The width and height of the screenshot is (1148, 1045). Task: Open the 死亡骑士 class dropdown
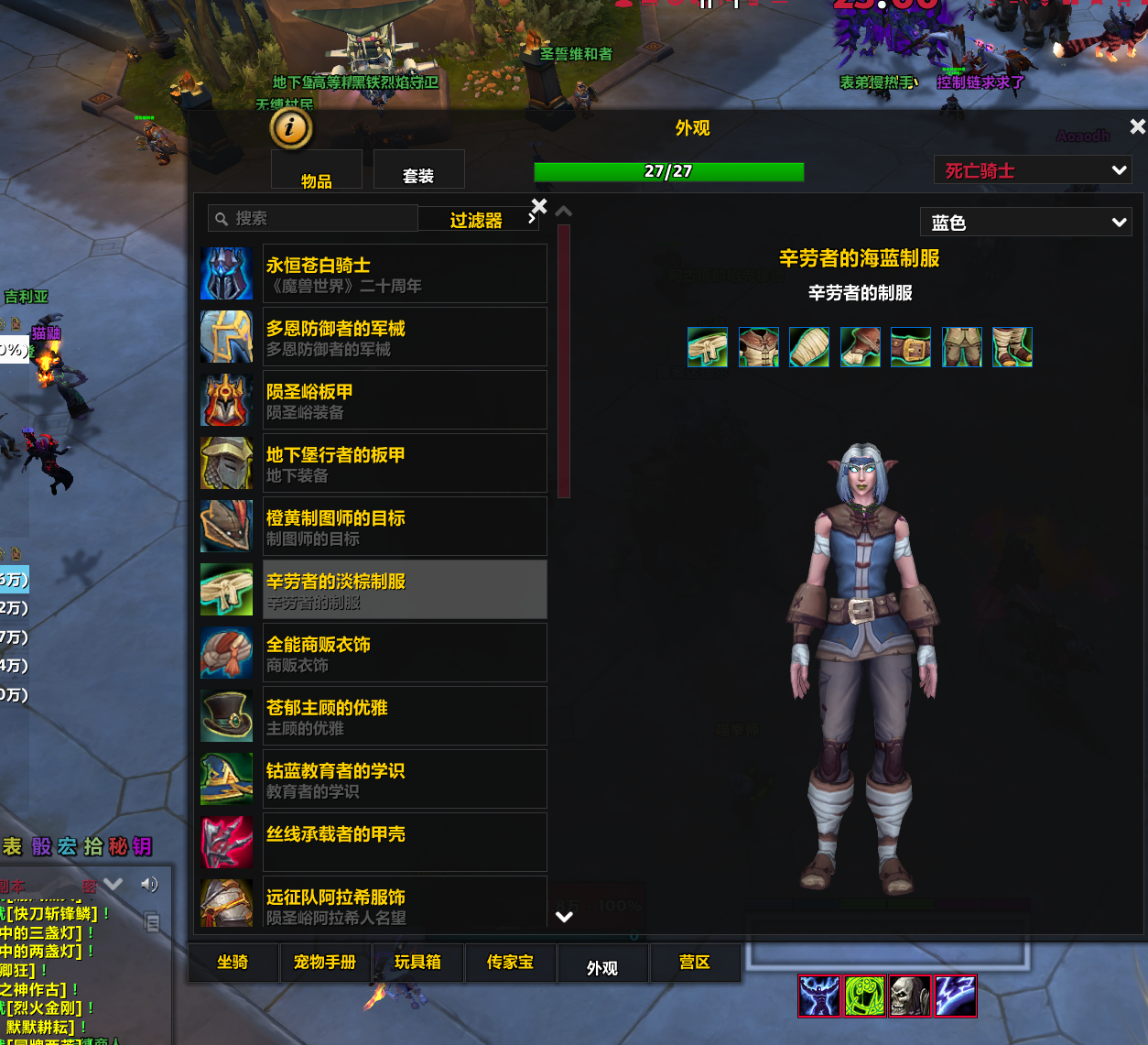pos(1033,170)
